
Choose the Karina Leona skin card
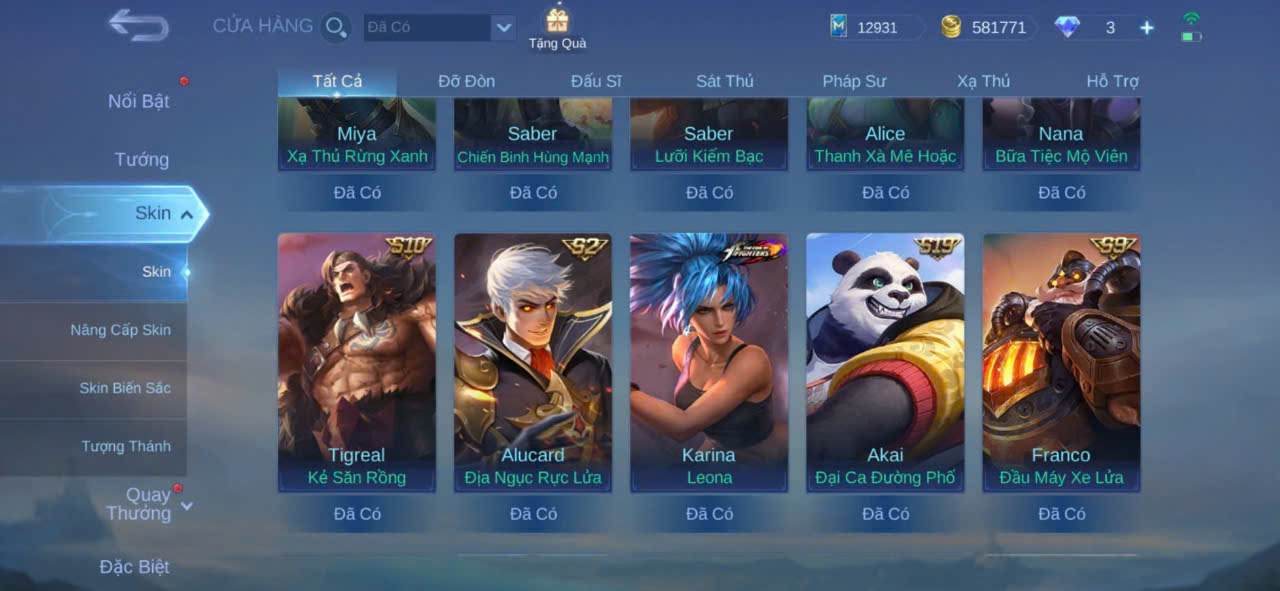click(x=709, y=362)
